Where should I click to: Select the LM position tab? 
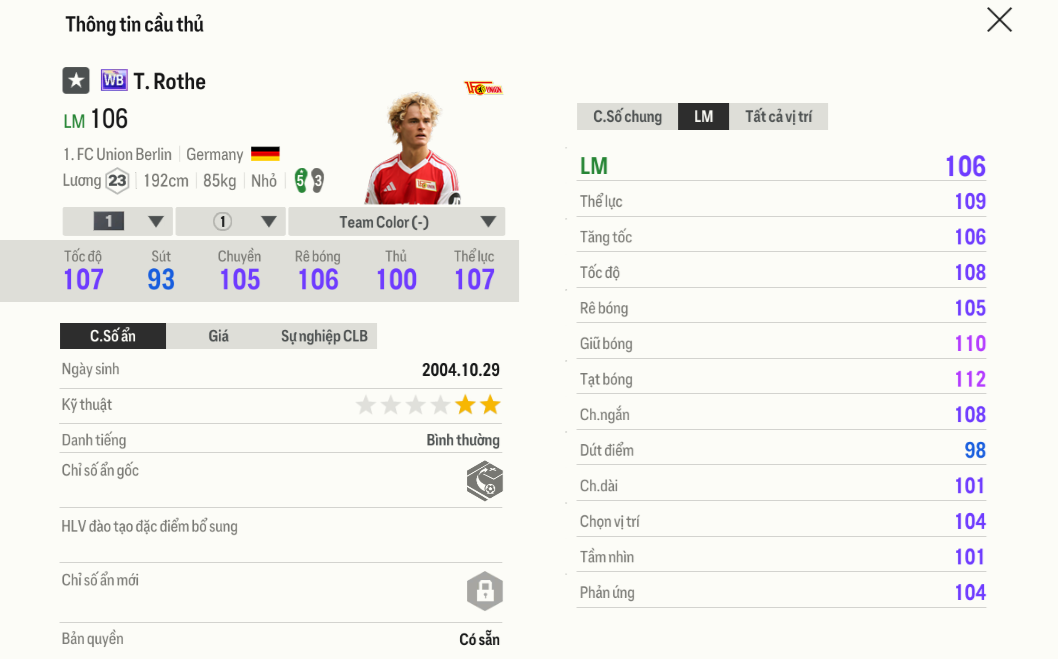(x=703, y=117)
